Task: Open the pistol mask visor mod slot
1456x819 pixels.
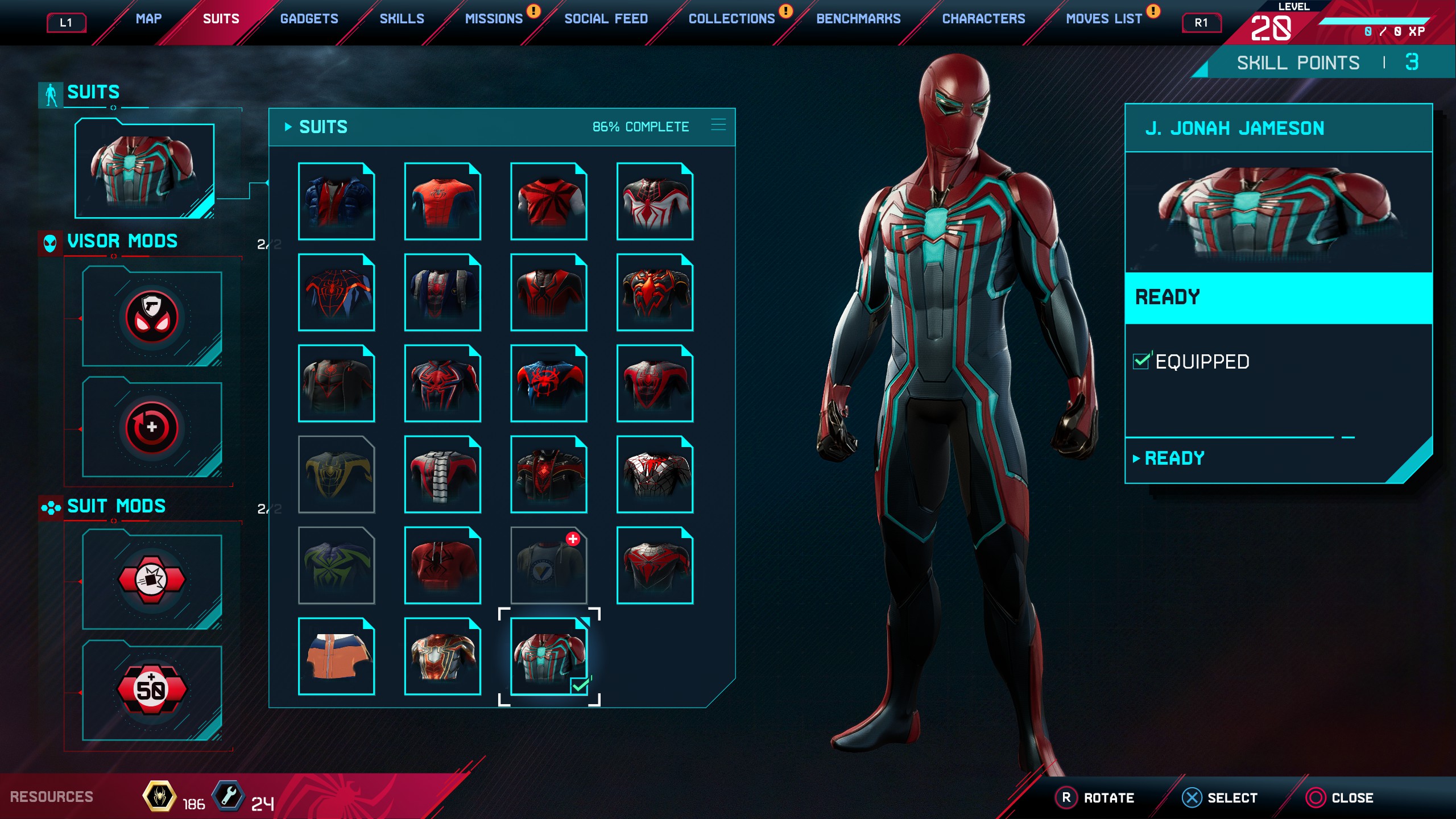Action: coord(152,318)
